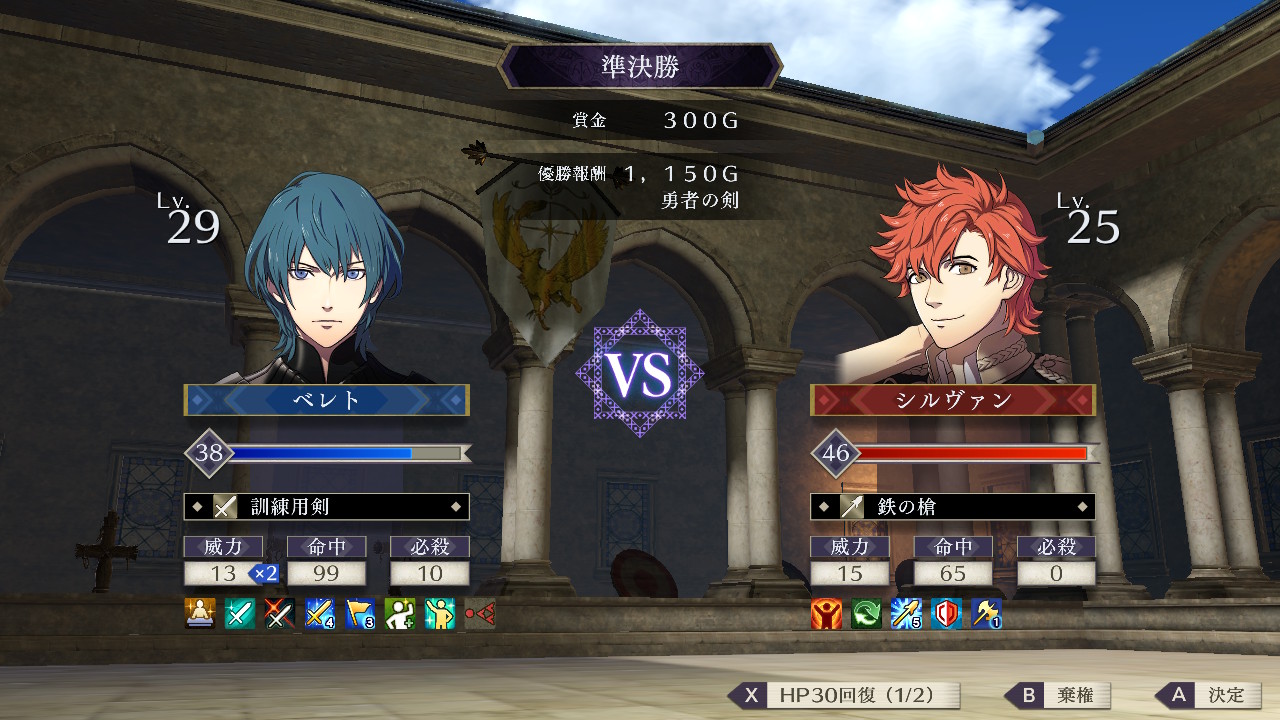
Task: Confirm the match with 決定
Action: pyautogui.click(x=1210, y=695)
